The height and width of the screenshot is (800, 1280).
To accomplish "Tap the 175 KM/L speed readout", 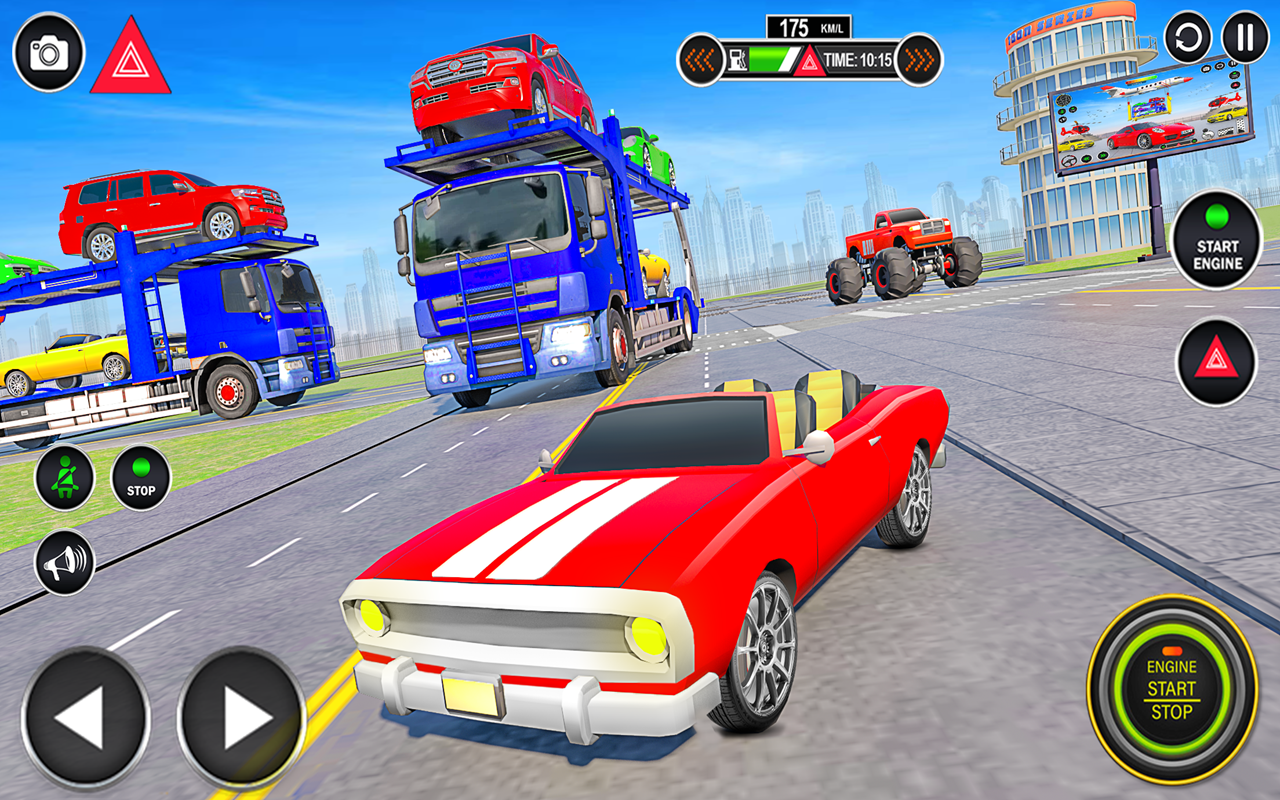I will point(807,25).
